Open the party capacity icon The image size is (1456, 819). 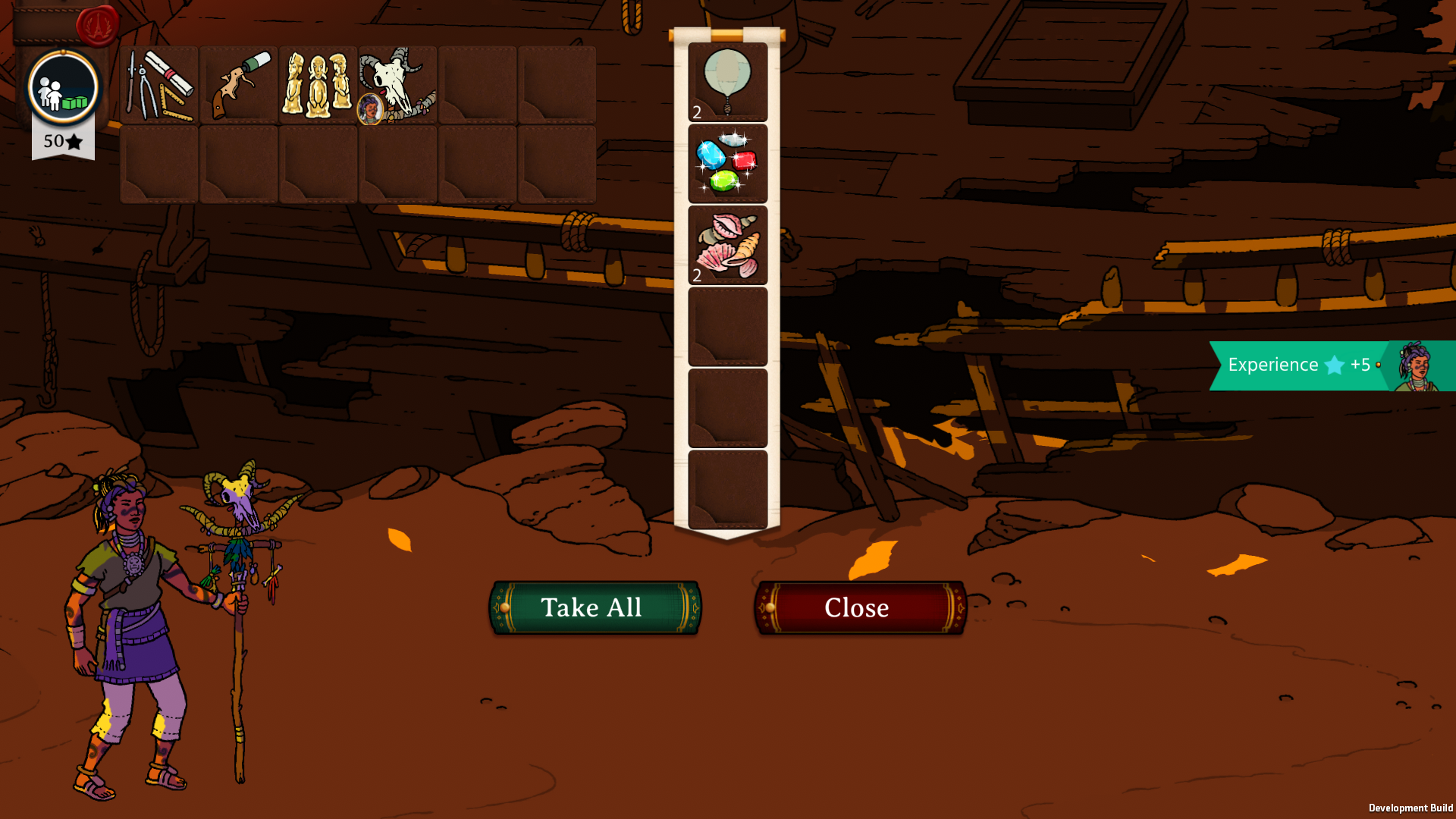pos(63,88)
